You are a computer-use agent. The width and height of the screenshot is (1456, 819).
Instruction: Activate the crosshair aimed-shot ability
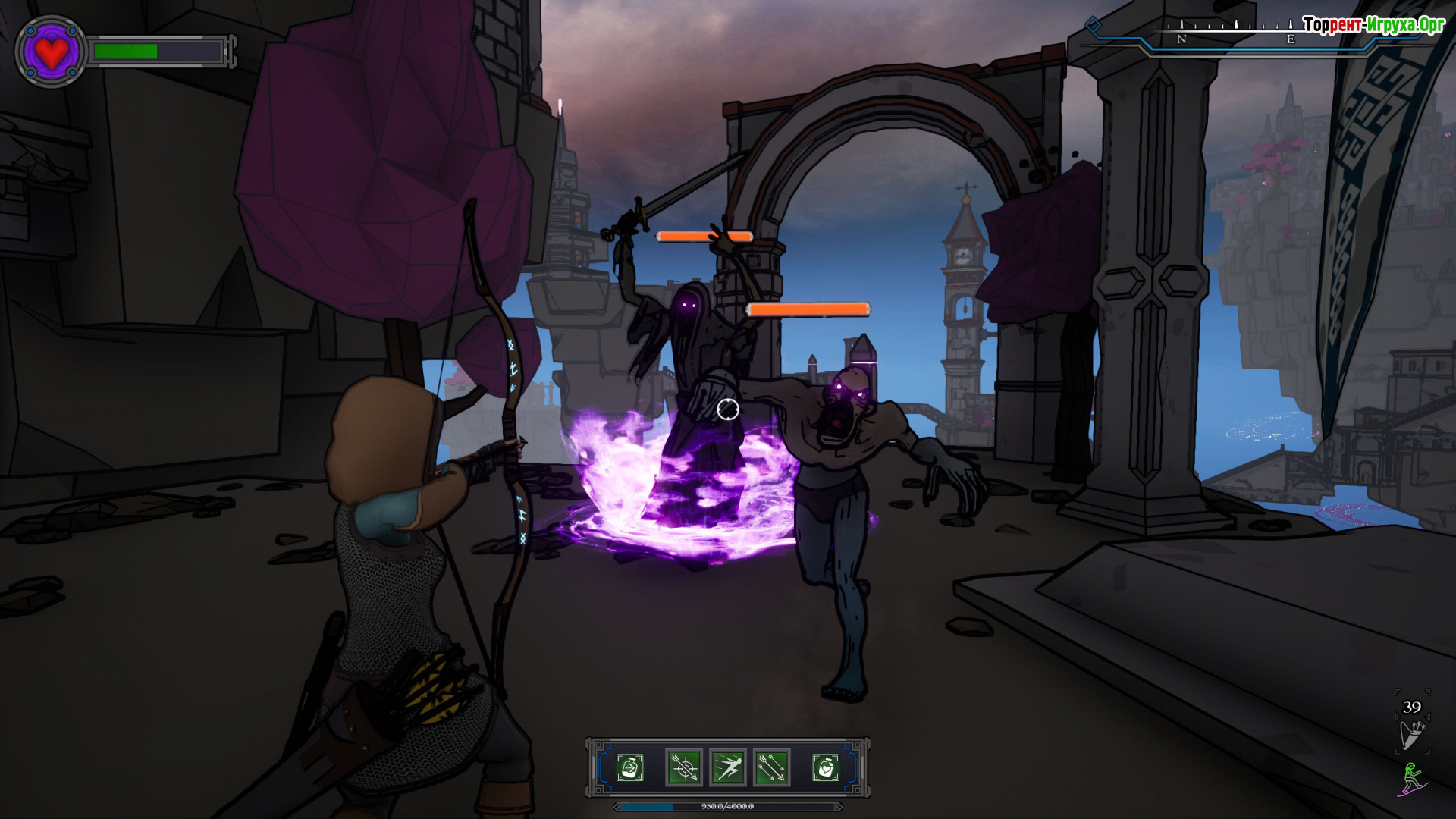coord(683,767)
